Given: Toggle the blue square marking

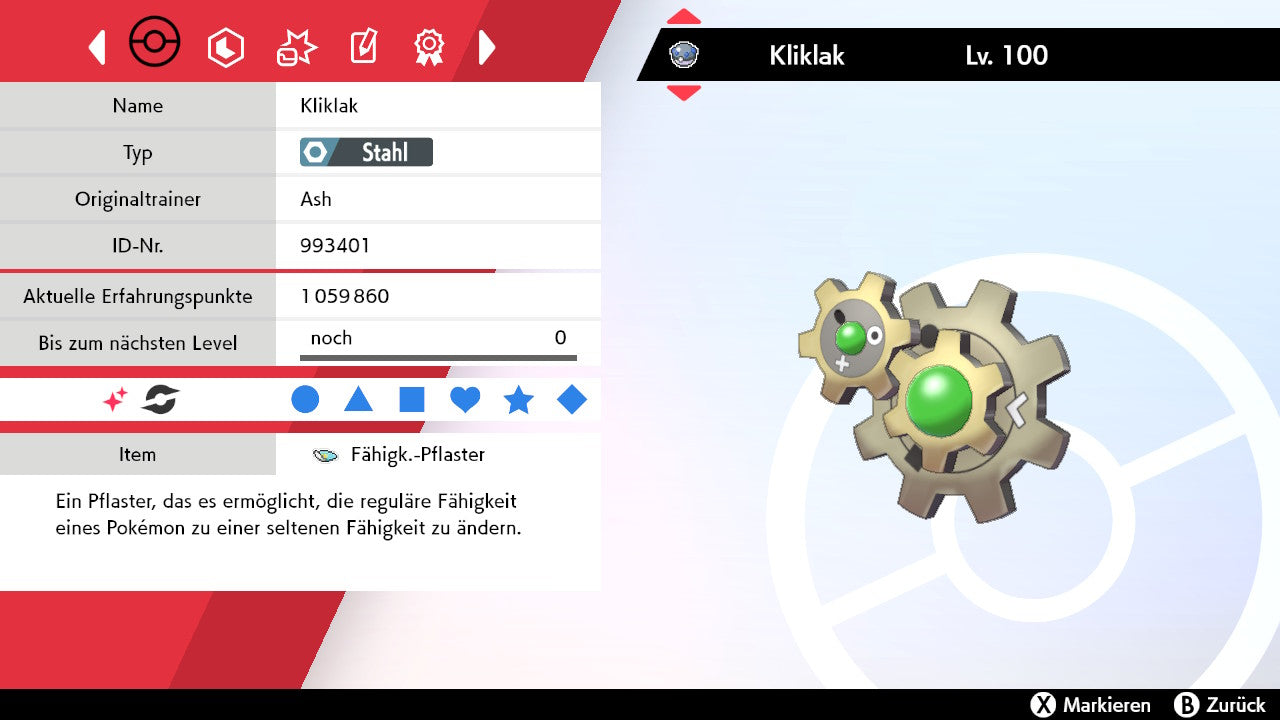Looking at the screenshot, I should click(412, 400).
